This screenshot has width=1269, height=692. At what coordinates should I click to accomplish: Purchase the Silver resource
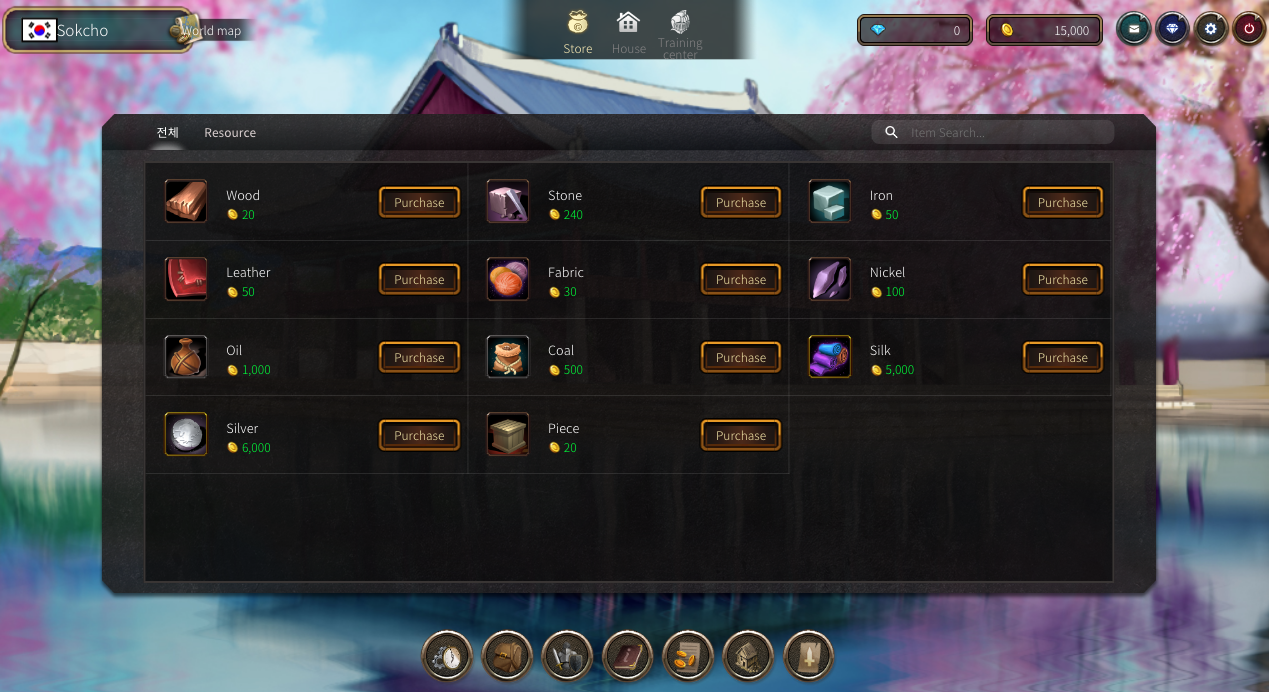419,436
